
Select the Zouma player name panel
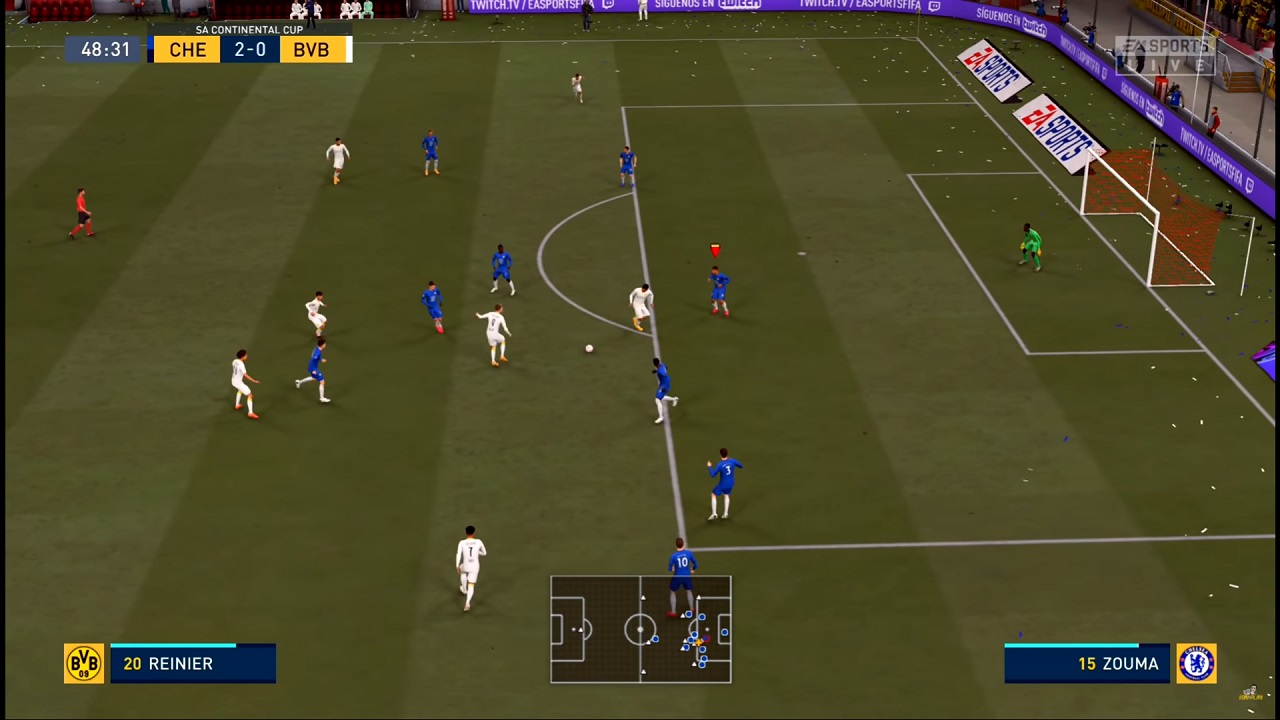point(1087,664)
